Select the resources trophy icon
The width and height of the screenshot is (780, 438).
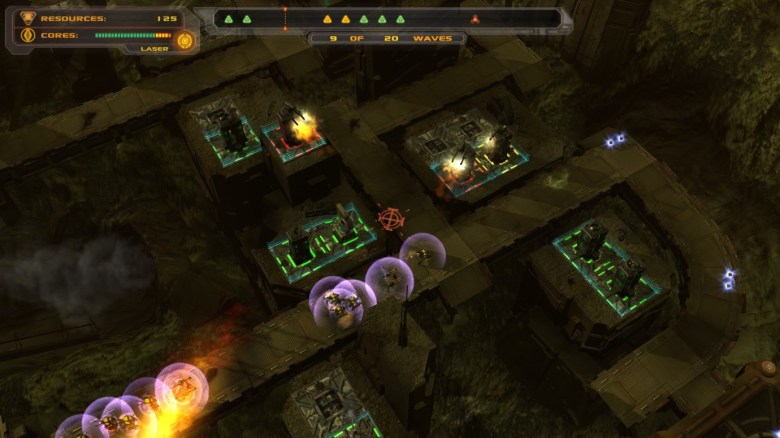click(x=27, y=17)
